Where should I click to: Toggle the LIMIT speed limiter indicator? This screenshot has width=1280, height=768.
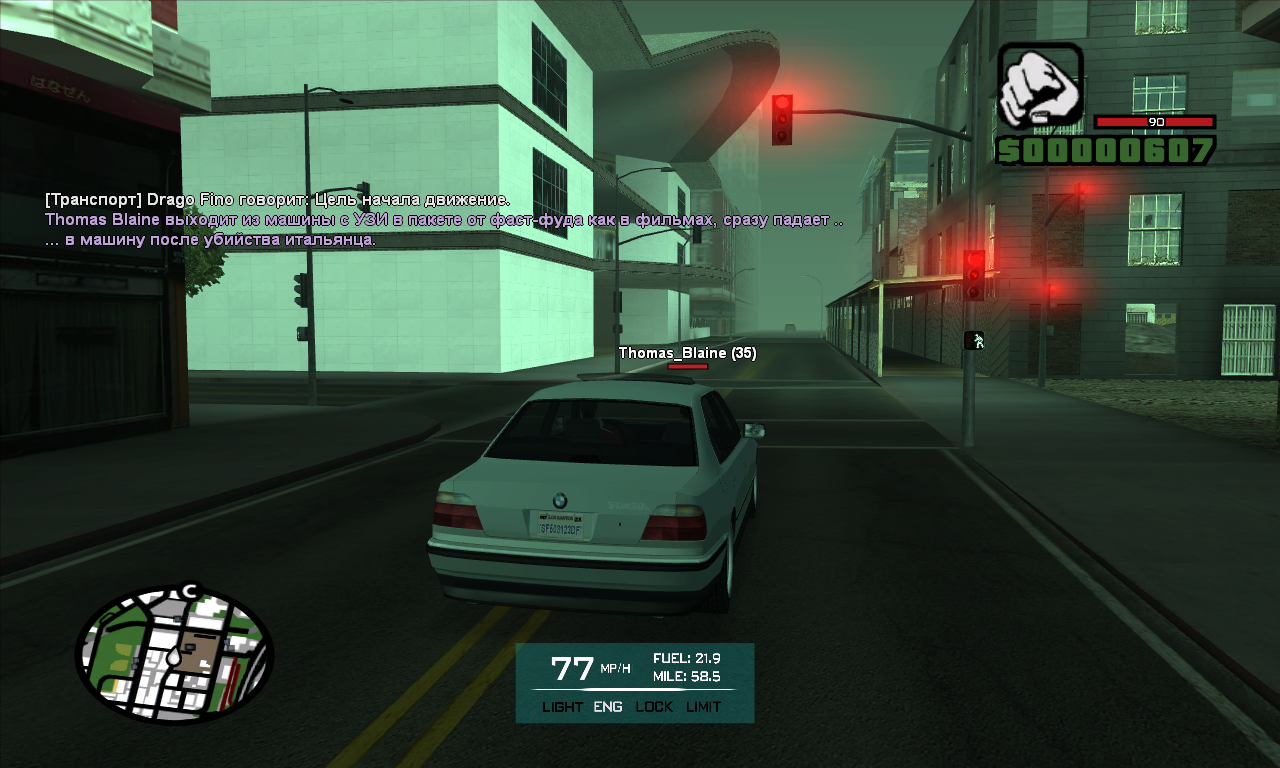click(703, 707)
